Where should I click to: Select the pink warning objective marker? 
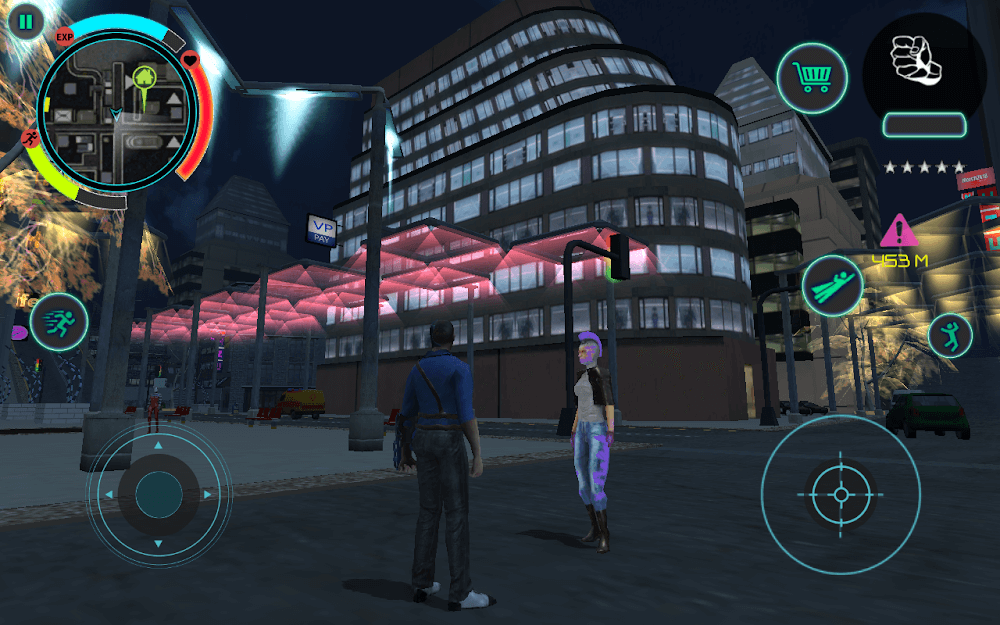point(899,233)
